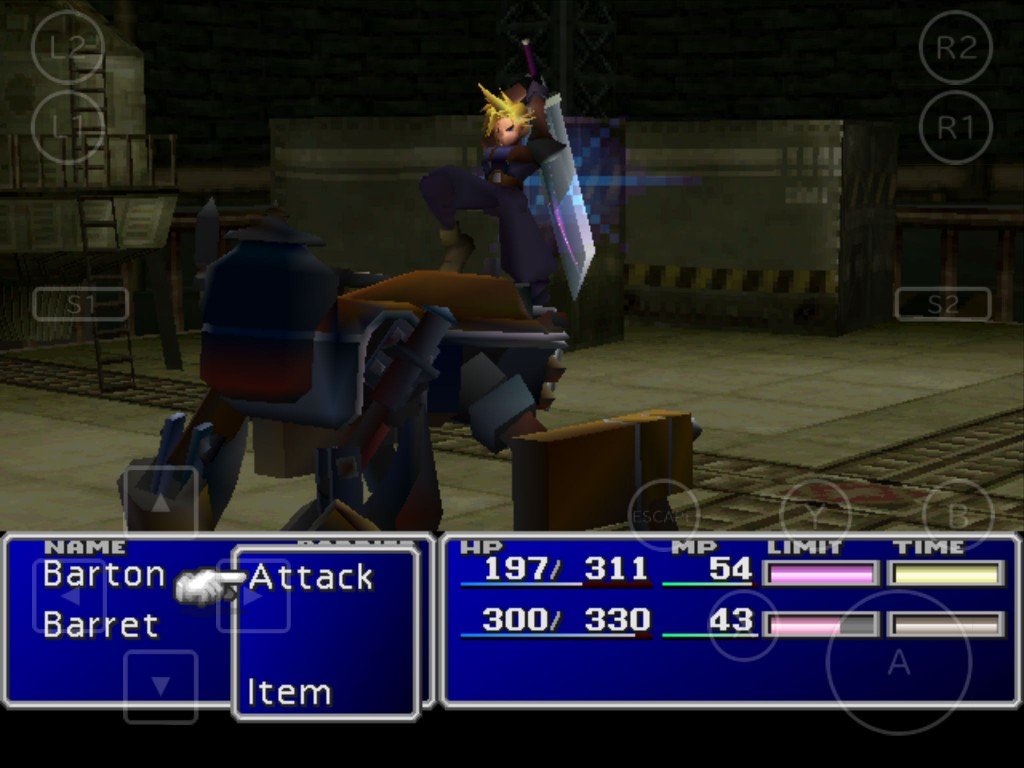Select Barret in the party name list
1024x768 pixels.
tap(101, 625)
